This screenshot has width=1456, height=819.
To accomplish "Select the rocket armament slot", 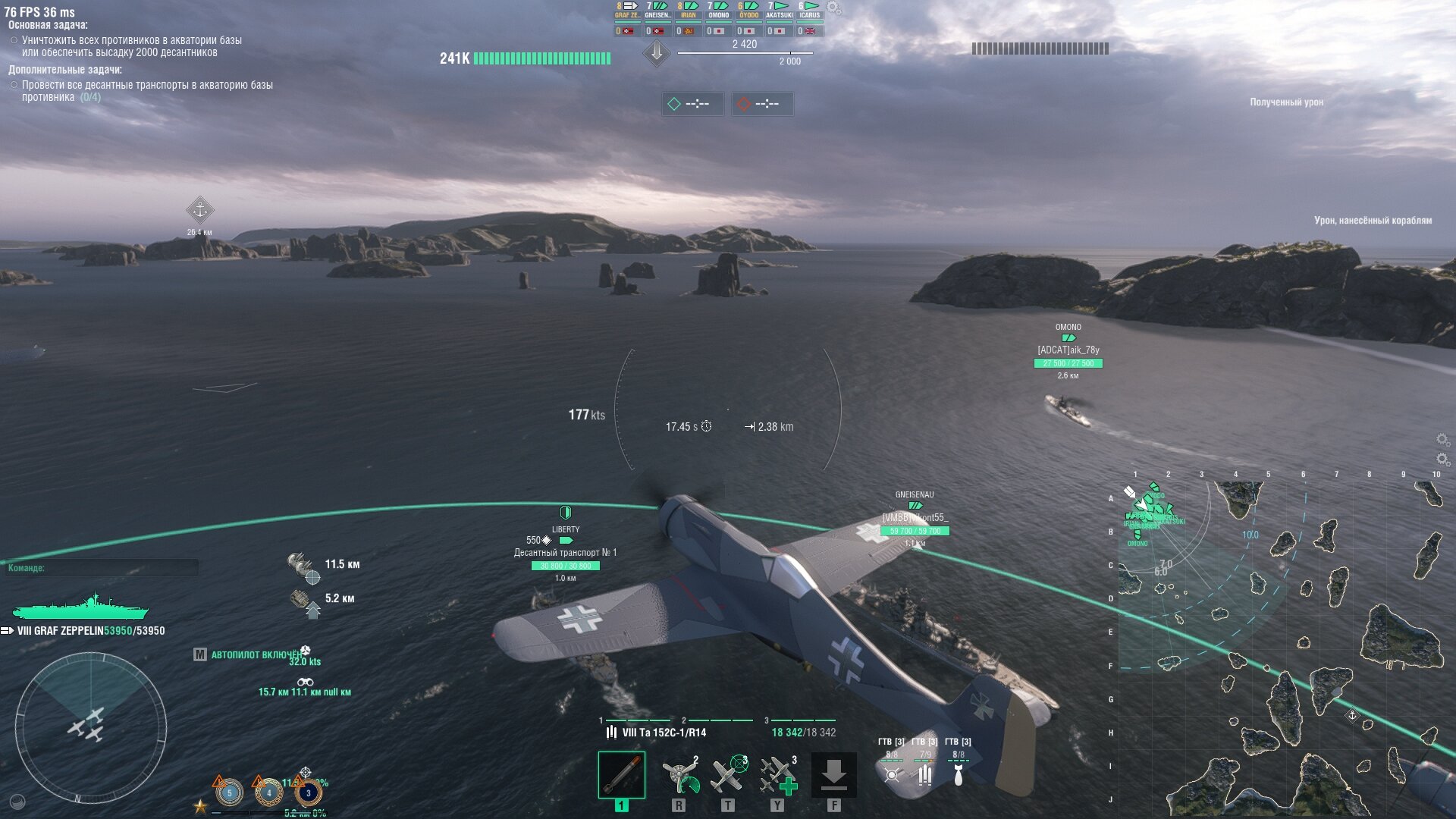I will [621, 775].
